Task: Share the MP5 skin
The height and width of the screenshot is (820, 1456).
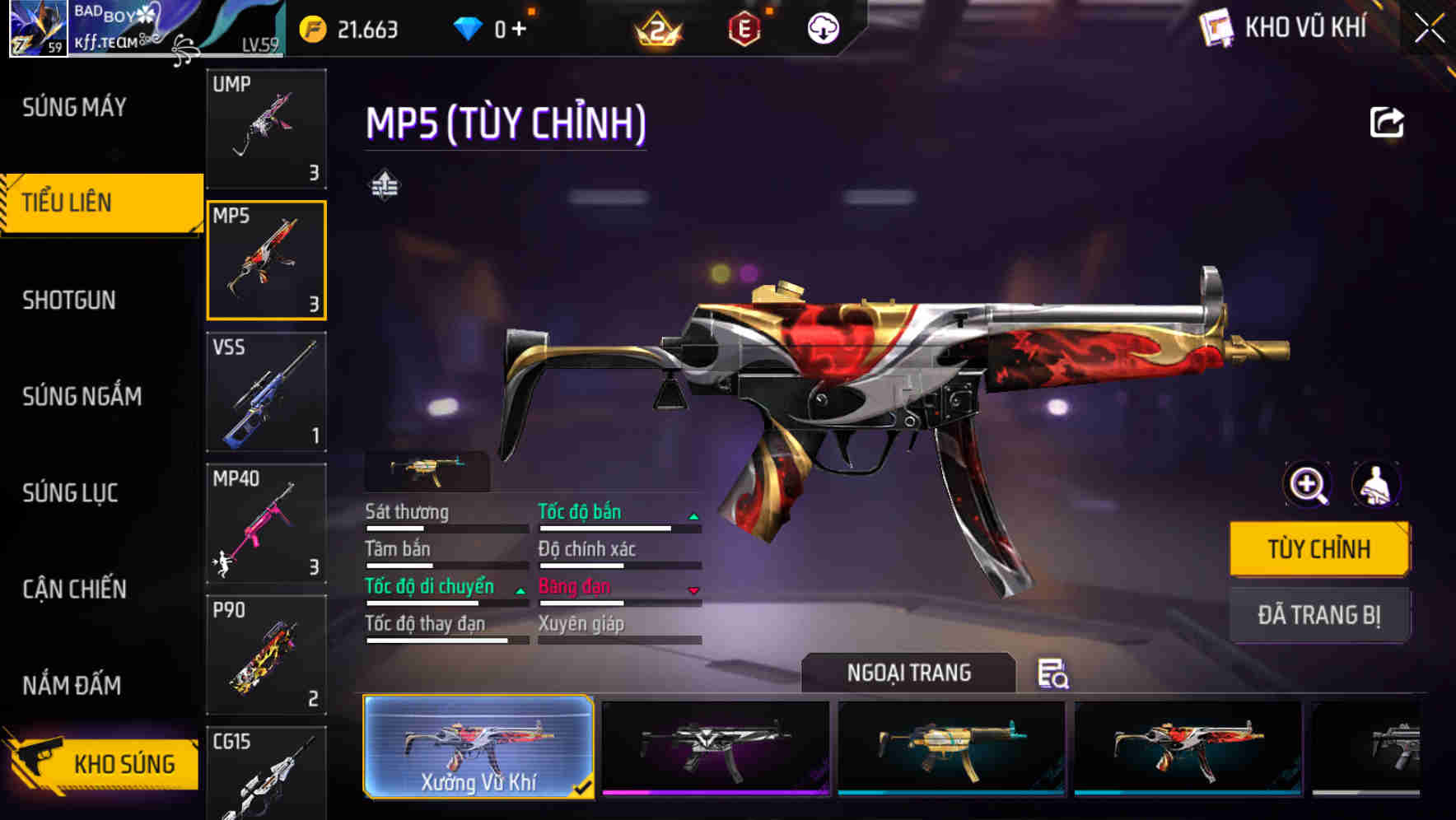Action: click(1387, 123)
